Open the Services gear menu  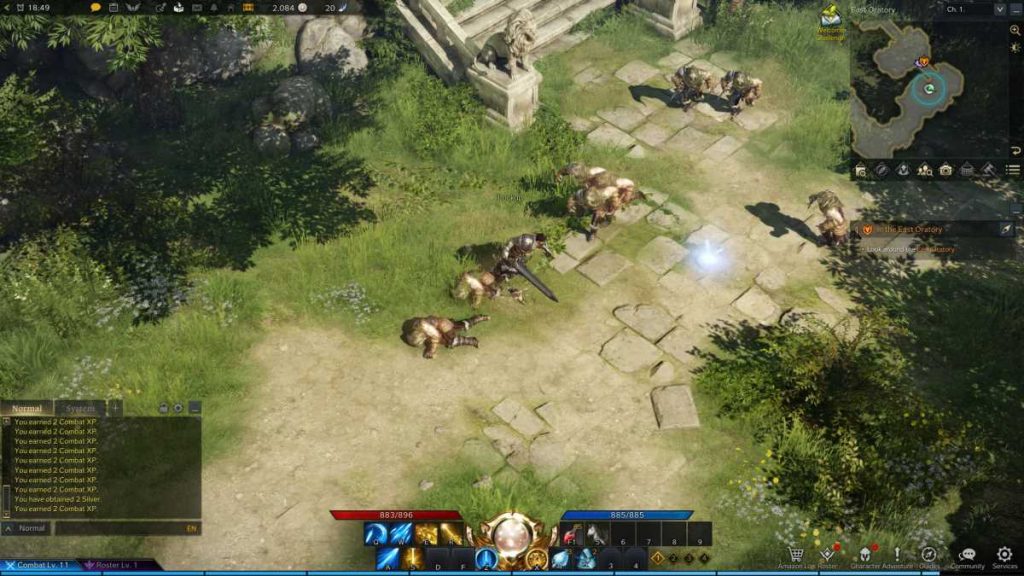[x=1004, y=554]
